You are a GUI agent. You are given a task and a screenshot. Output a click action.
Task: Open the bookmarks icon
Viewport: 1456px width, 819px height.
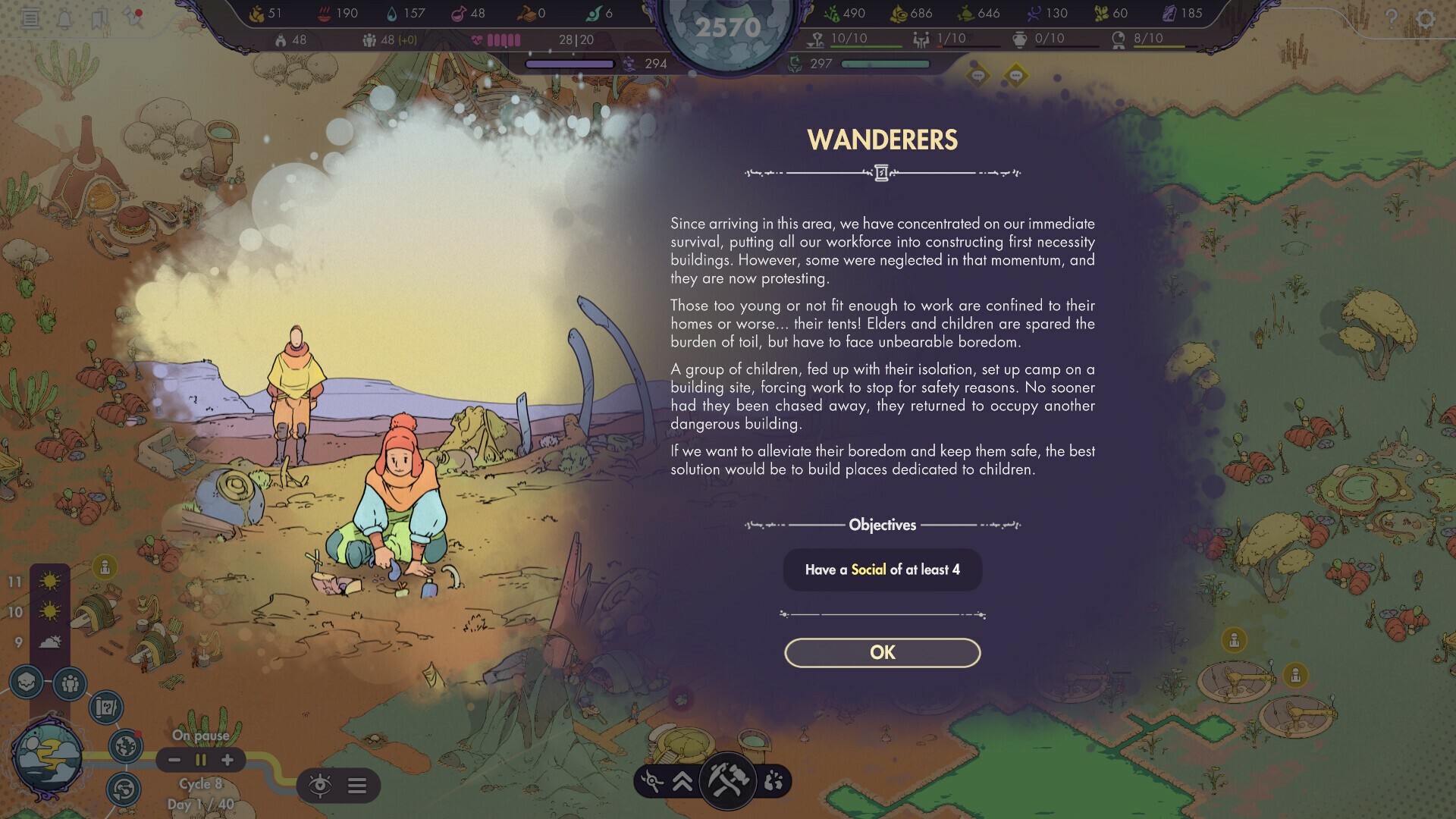99,18
